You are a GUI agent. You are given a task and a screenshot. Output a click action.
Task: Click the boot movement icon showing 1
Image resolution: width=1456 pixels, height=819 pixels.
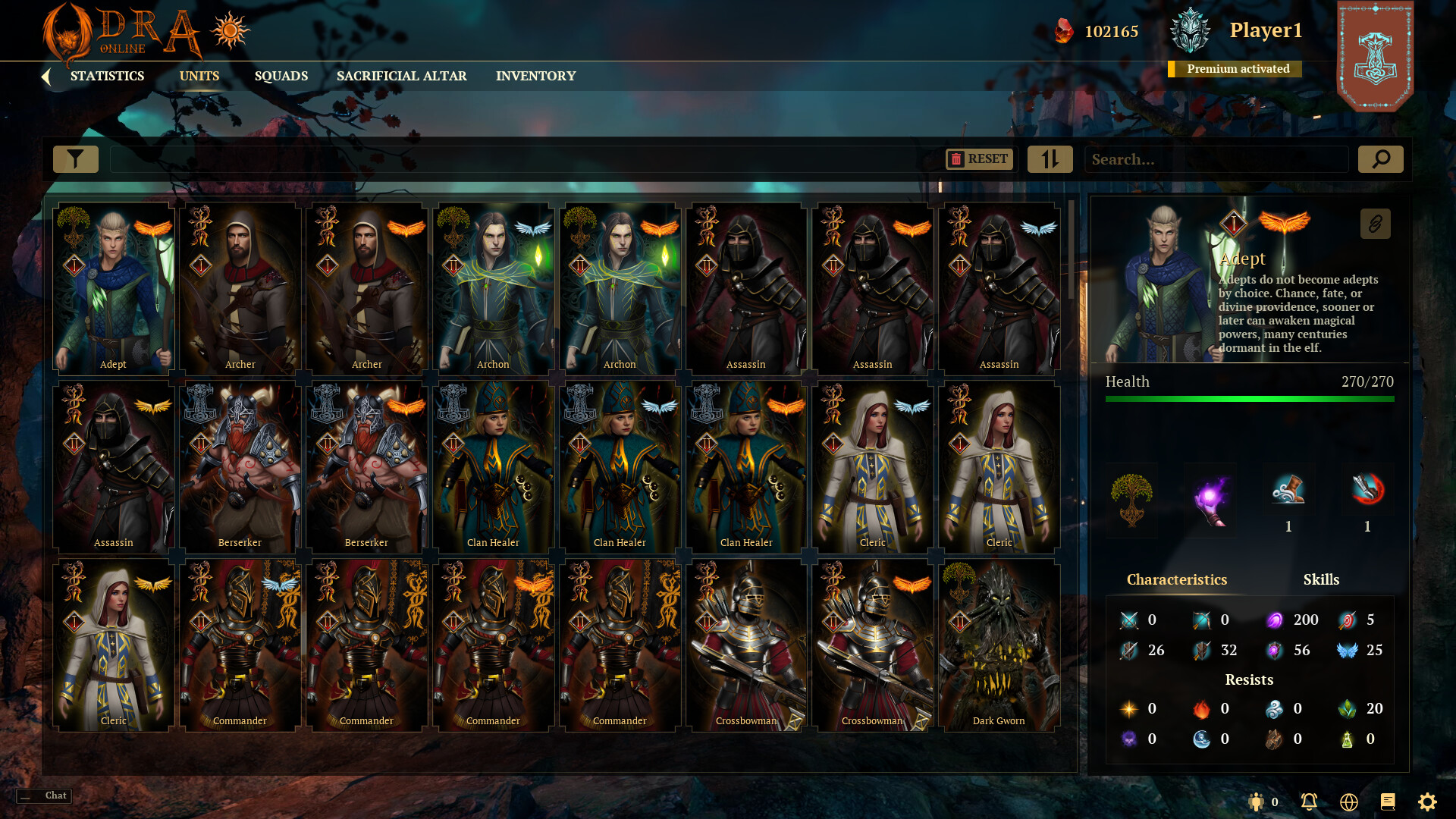[1288, 491]
